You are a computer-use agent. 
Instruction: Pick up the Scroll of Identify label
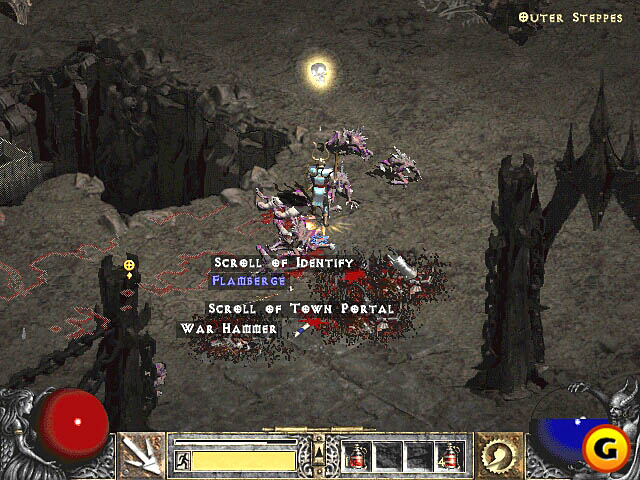[x=284, y=262]
